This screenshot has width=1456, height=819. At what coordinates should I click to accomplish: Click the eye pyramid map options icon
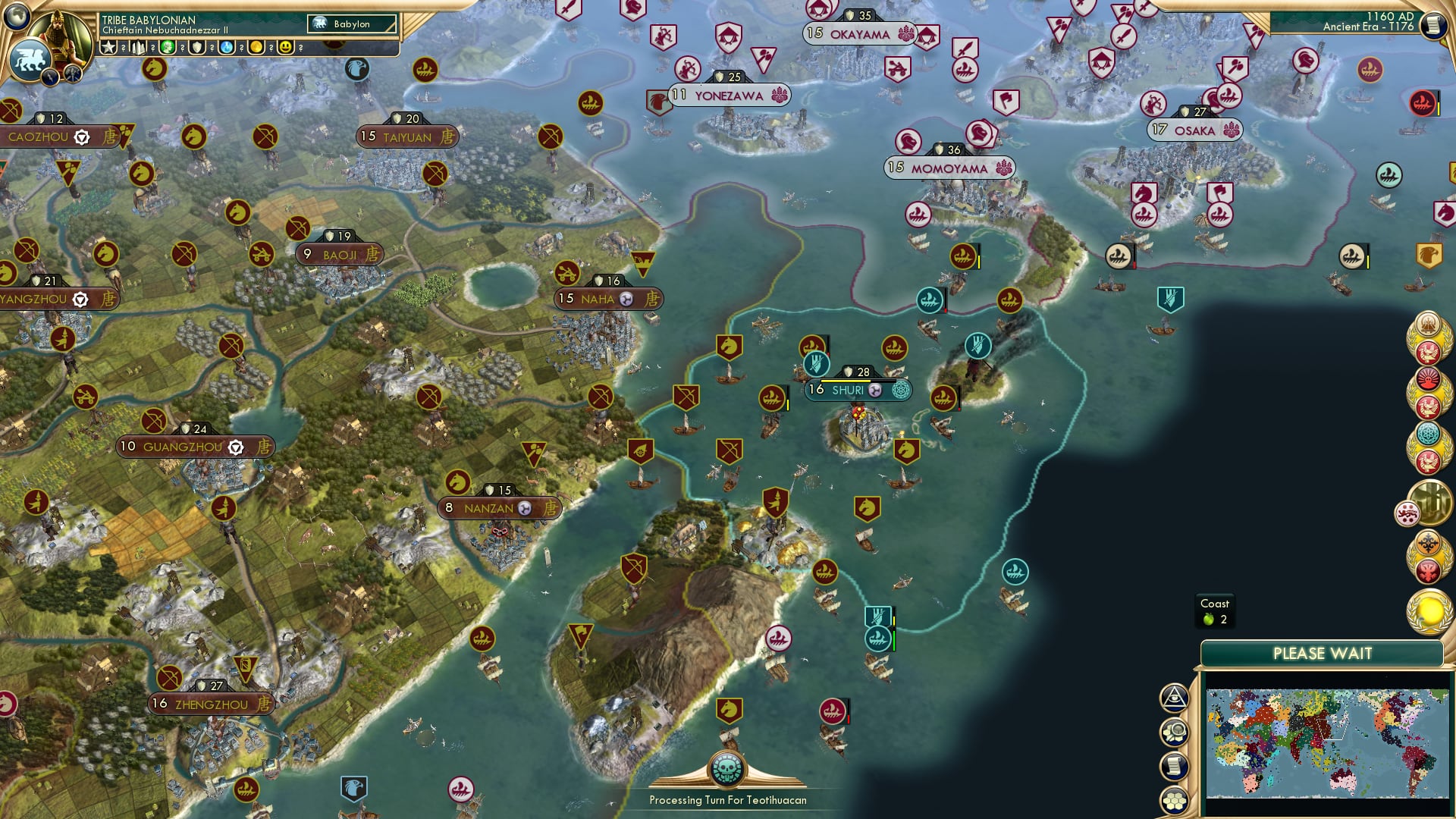(1174, 698)
